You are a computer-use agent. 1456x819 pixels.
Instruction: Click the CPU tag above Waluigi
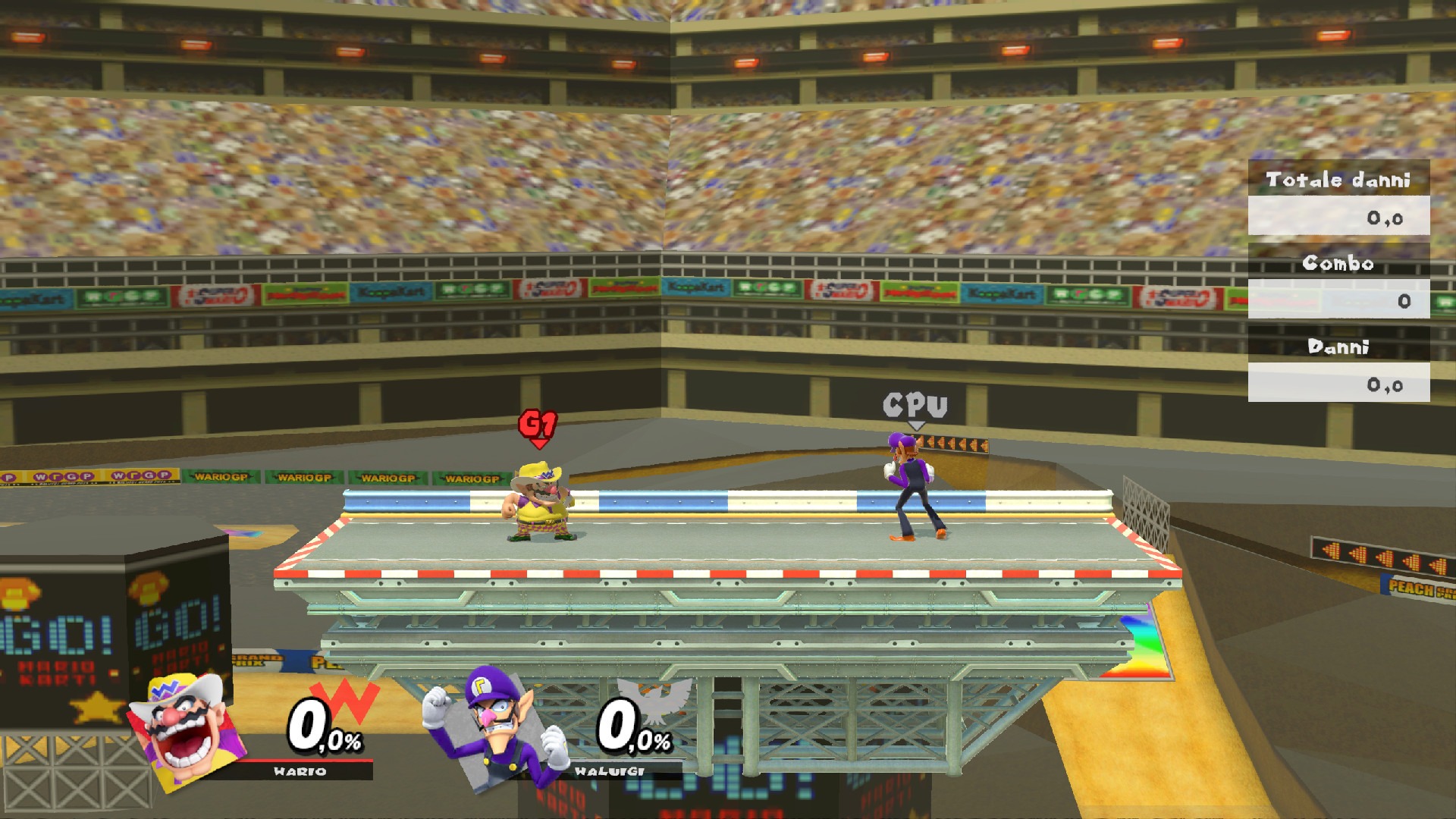914,405
